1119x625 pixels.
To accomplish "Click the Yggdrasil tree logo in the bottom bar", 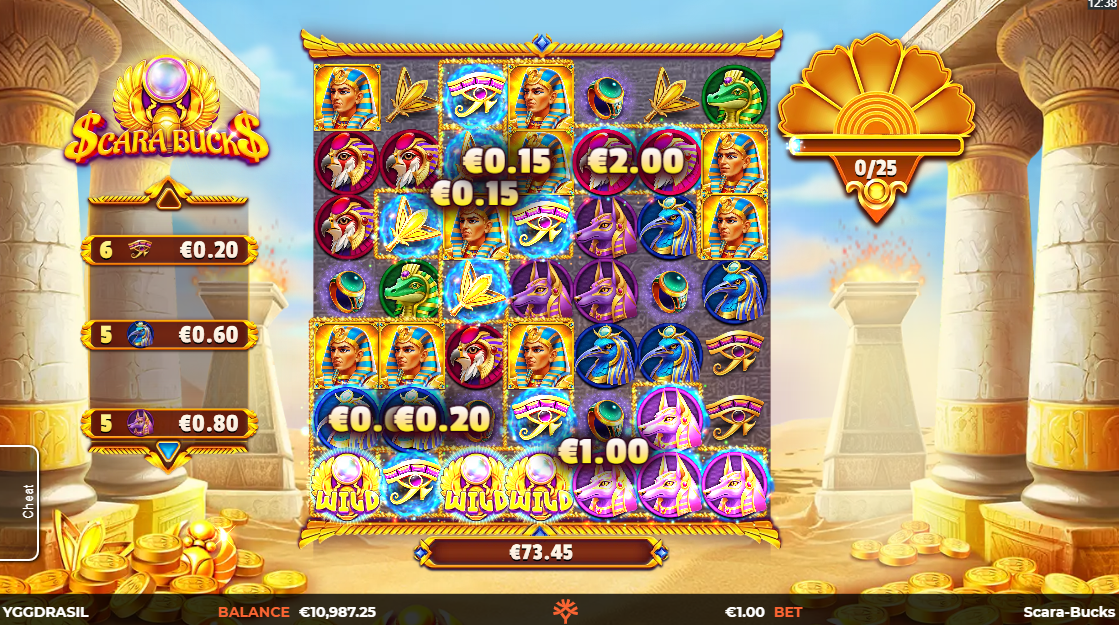I will (x=560, y=611).
